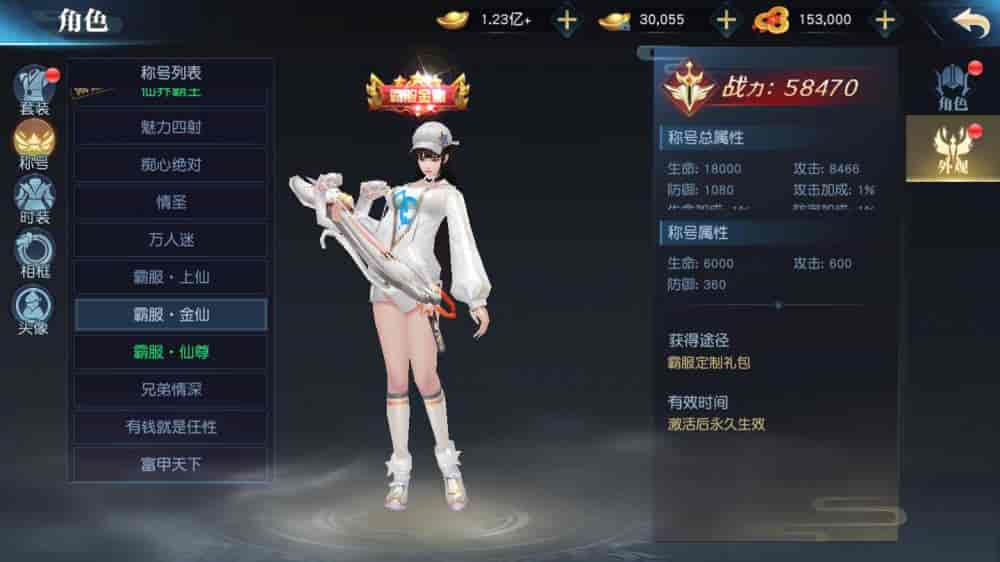
Task: Select the green 霸服·仙尊 title
Action: pyautogui.click(x=171, y=352)
